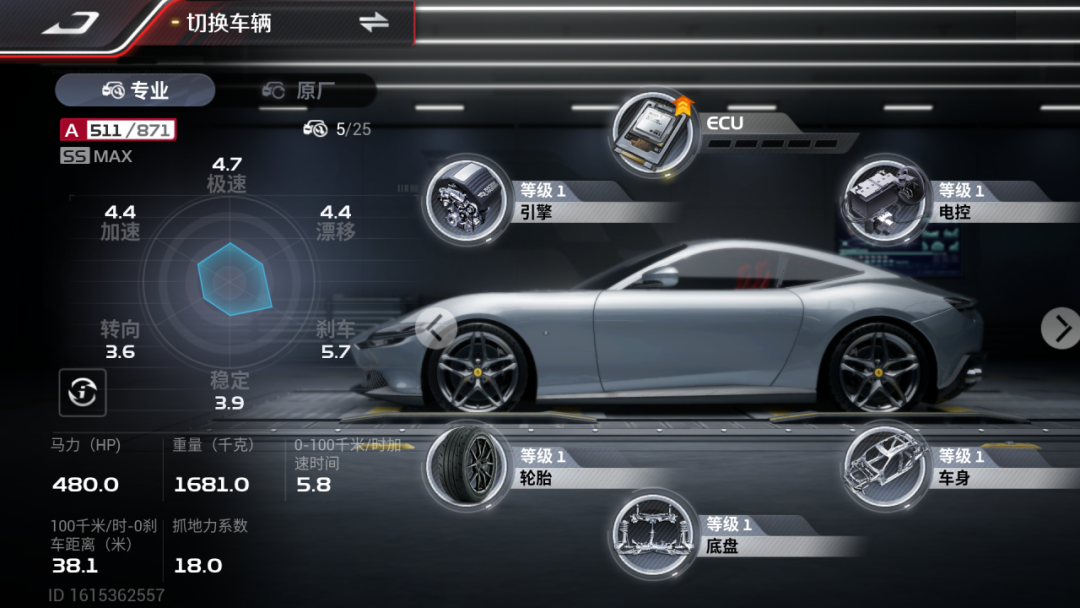The height and width of the screenshot is (608, 1080).
Task: Show the previous car with left arrow
Action: coord(436,328)
